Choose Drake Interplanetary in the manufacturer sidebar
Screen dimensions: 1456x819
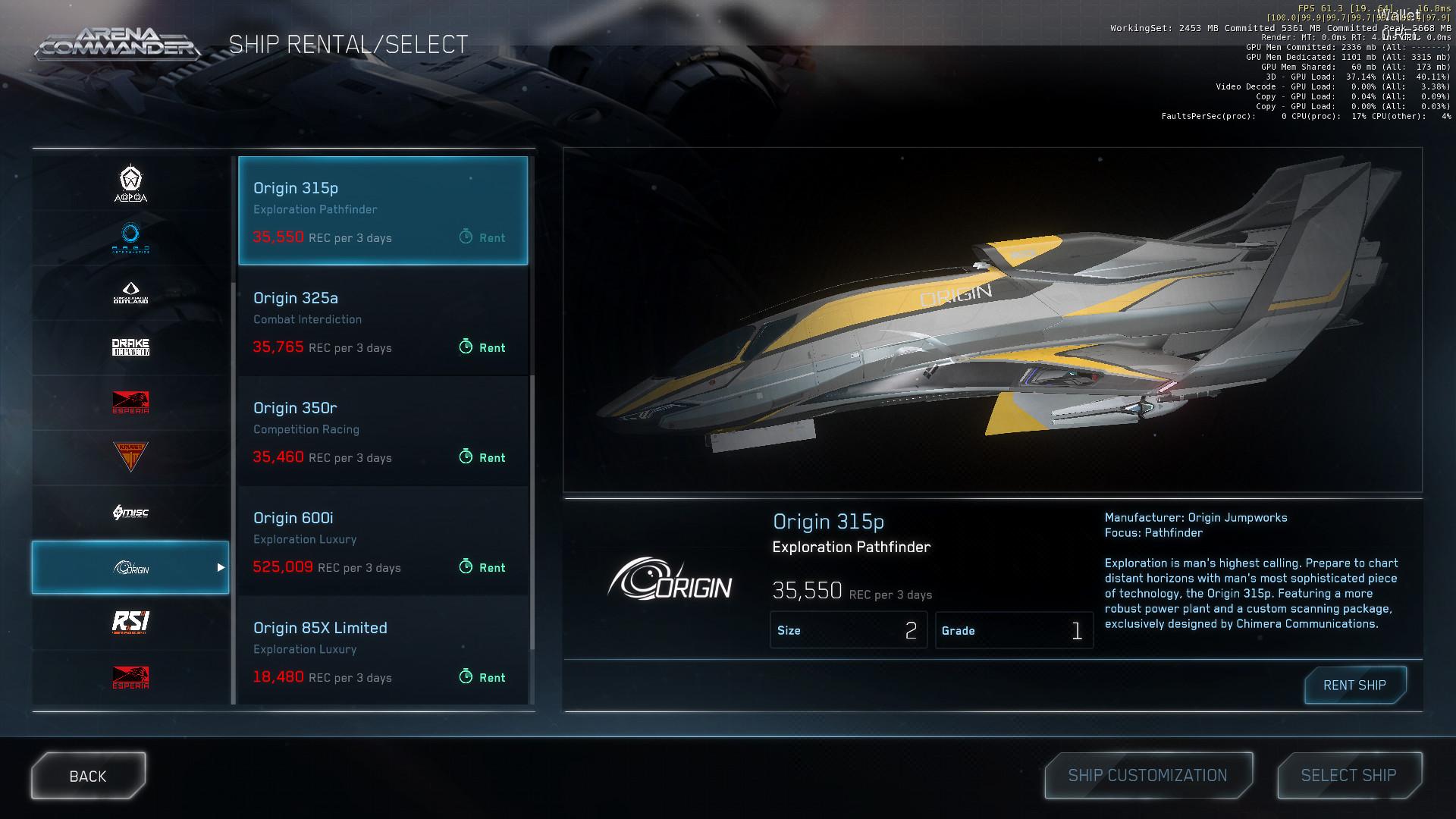click(x=130, y=347)
